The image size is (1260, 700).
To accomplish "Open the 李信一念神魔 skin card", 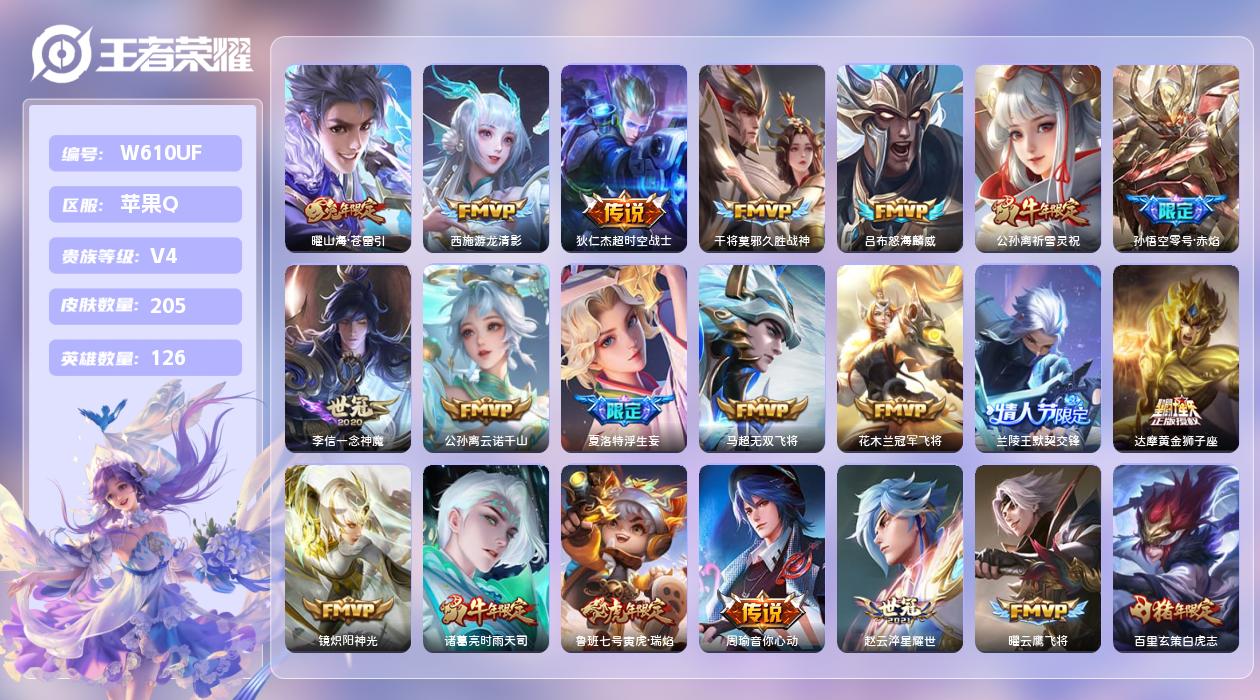I will point(348,358).
